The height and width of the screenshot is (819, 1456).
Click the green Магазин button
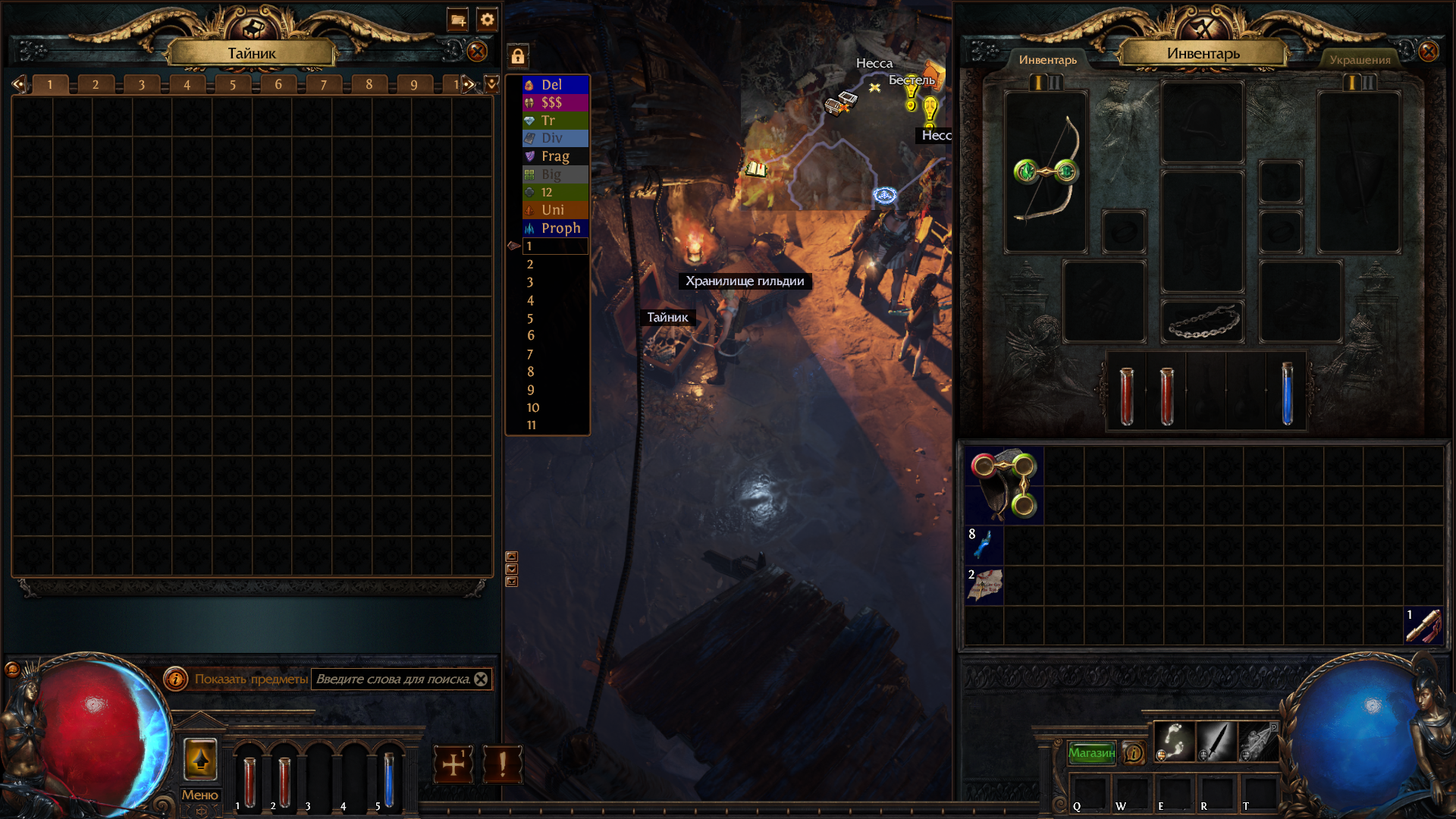(1092, 753)
